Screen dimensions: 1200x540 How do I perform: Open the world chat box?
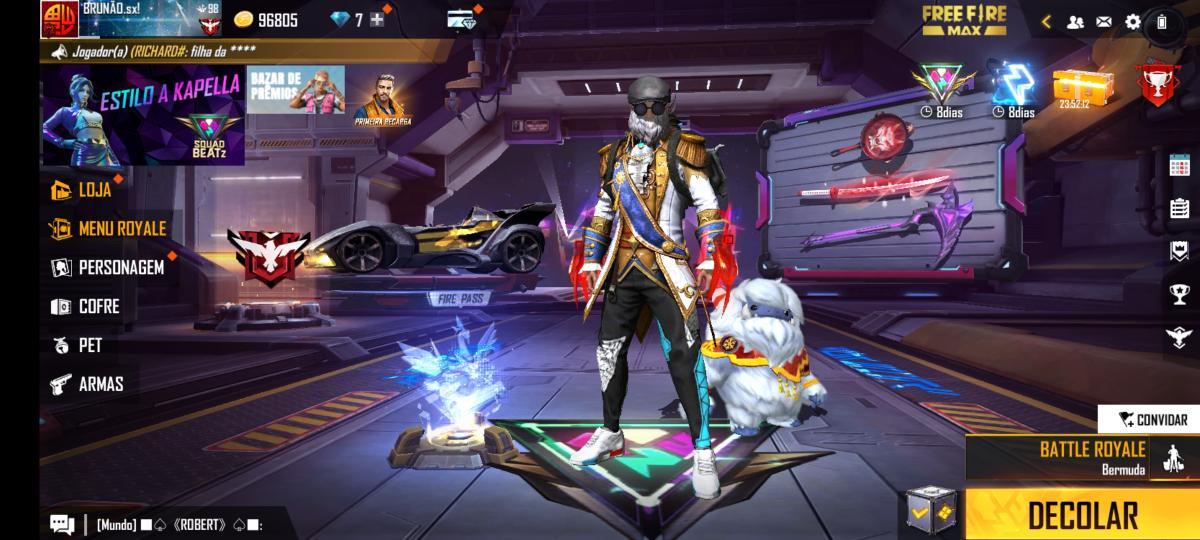[x=160, y=523]
